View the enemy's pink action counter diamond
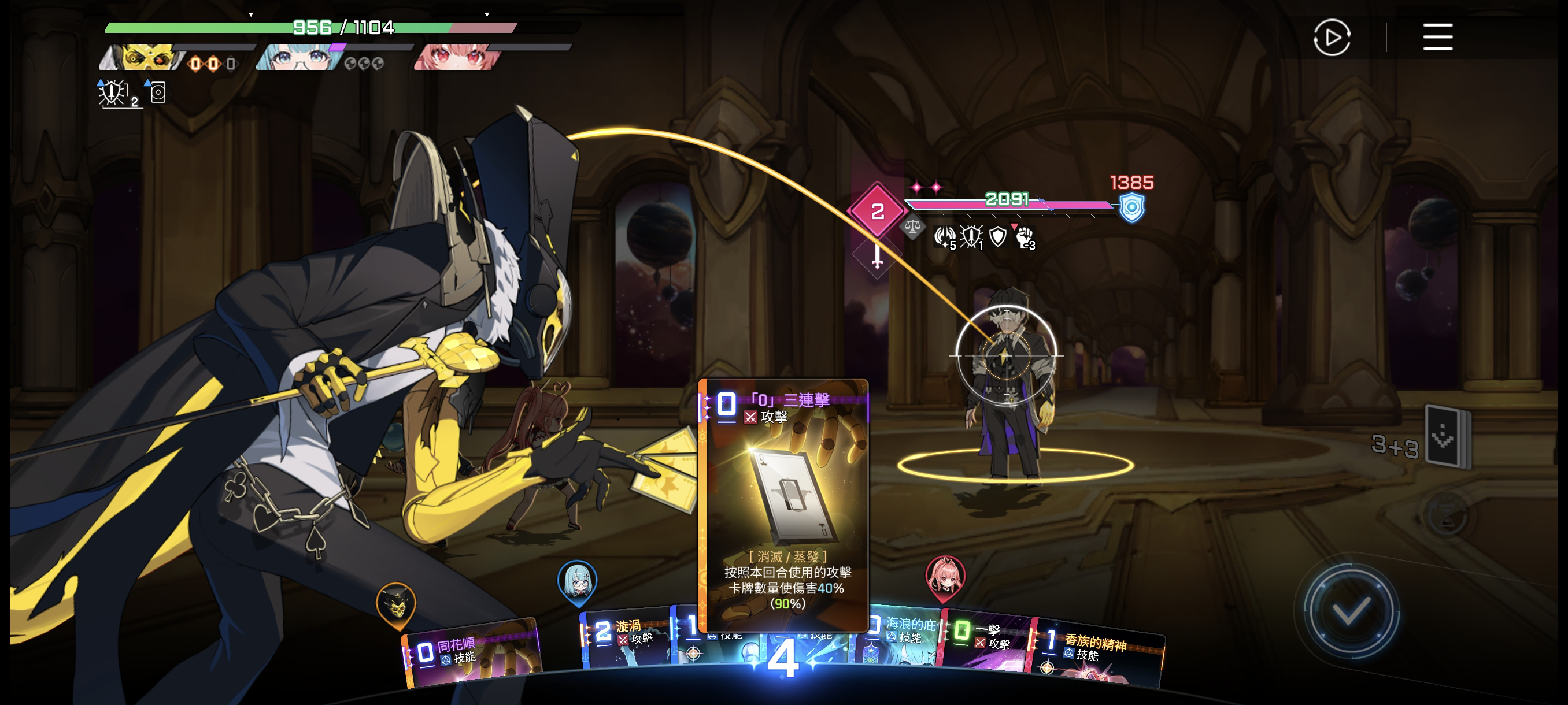Image resolution: width=1568 pixels, height=705 pixels. 877,211
